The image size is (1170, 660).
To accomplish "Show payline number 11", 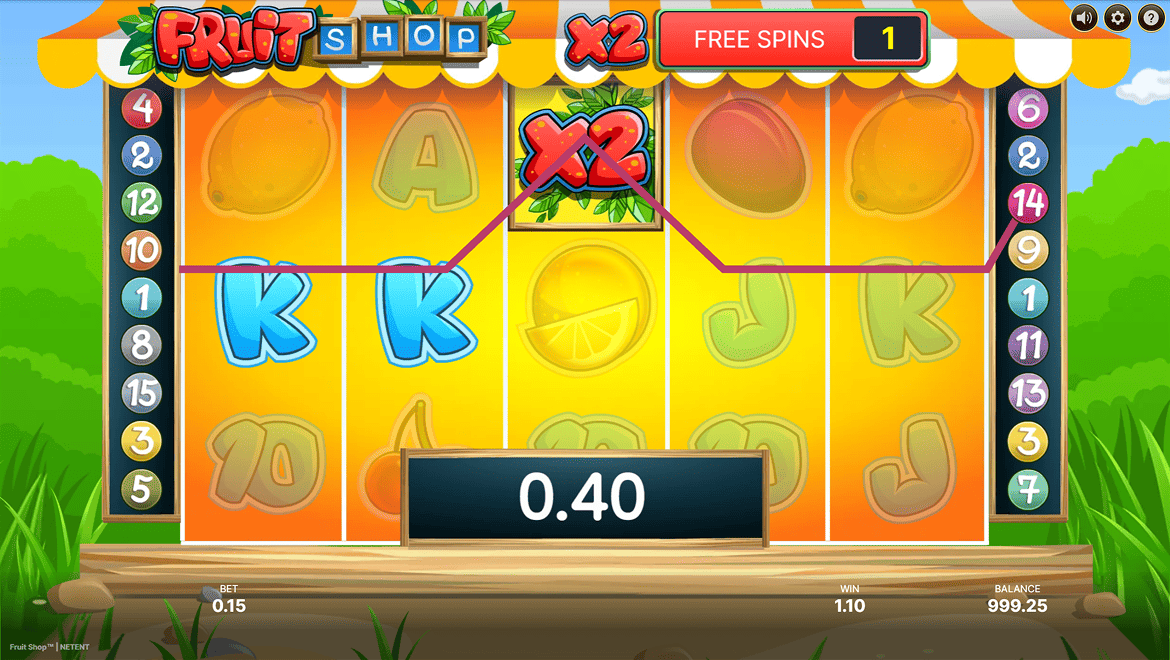I will coord(1027,346).
